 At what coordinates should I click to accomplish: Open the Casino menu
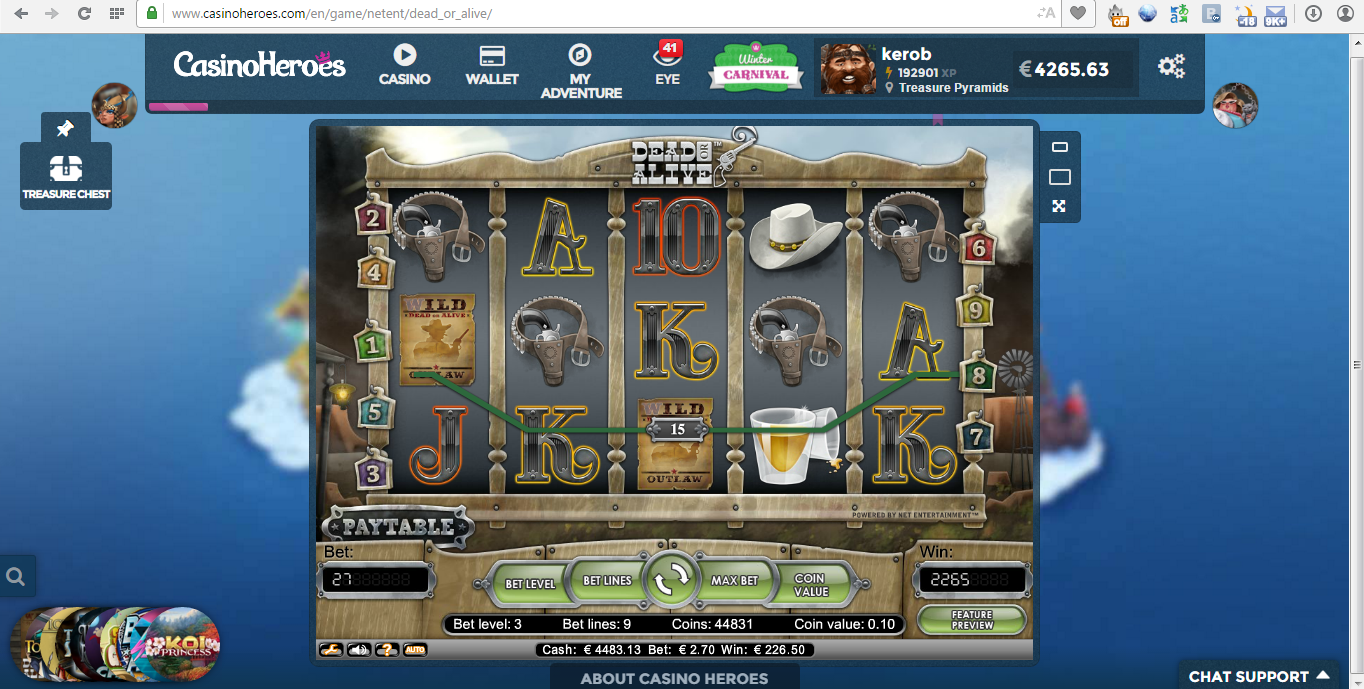point(404,65)
